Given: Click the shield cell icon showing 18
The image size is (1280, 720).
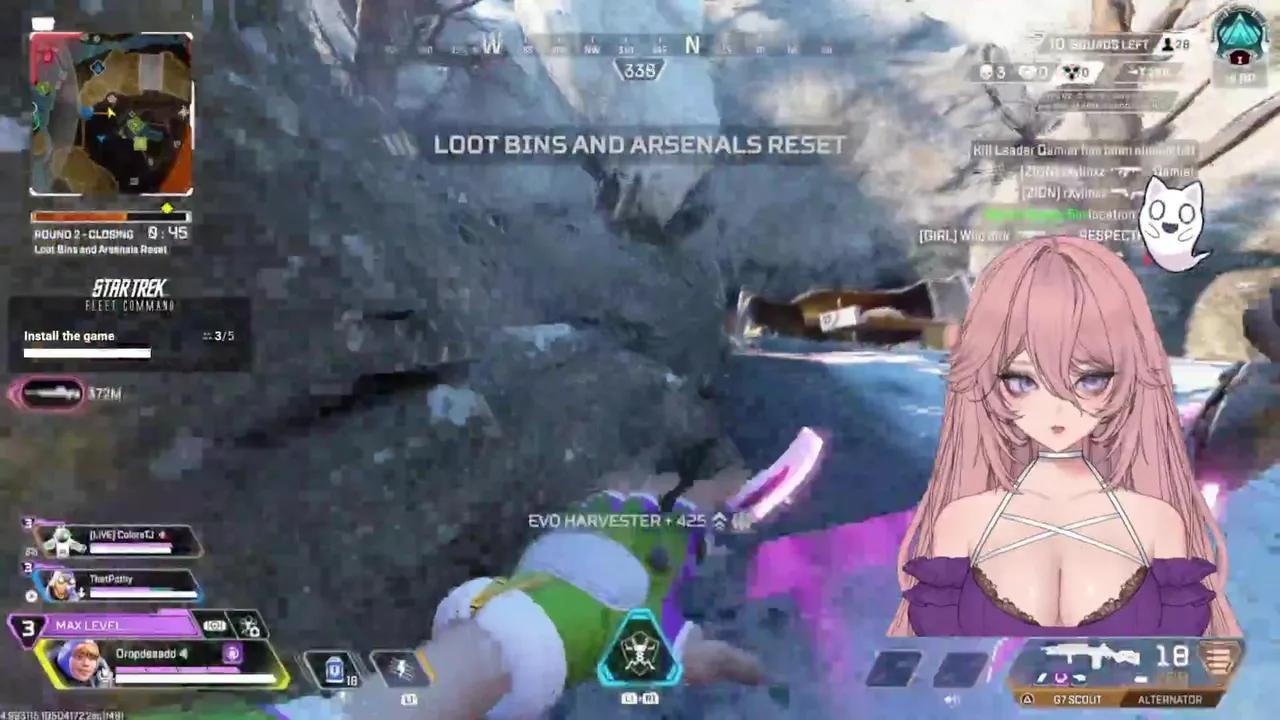Looking at the screenshot, I should point(333,668).
